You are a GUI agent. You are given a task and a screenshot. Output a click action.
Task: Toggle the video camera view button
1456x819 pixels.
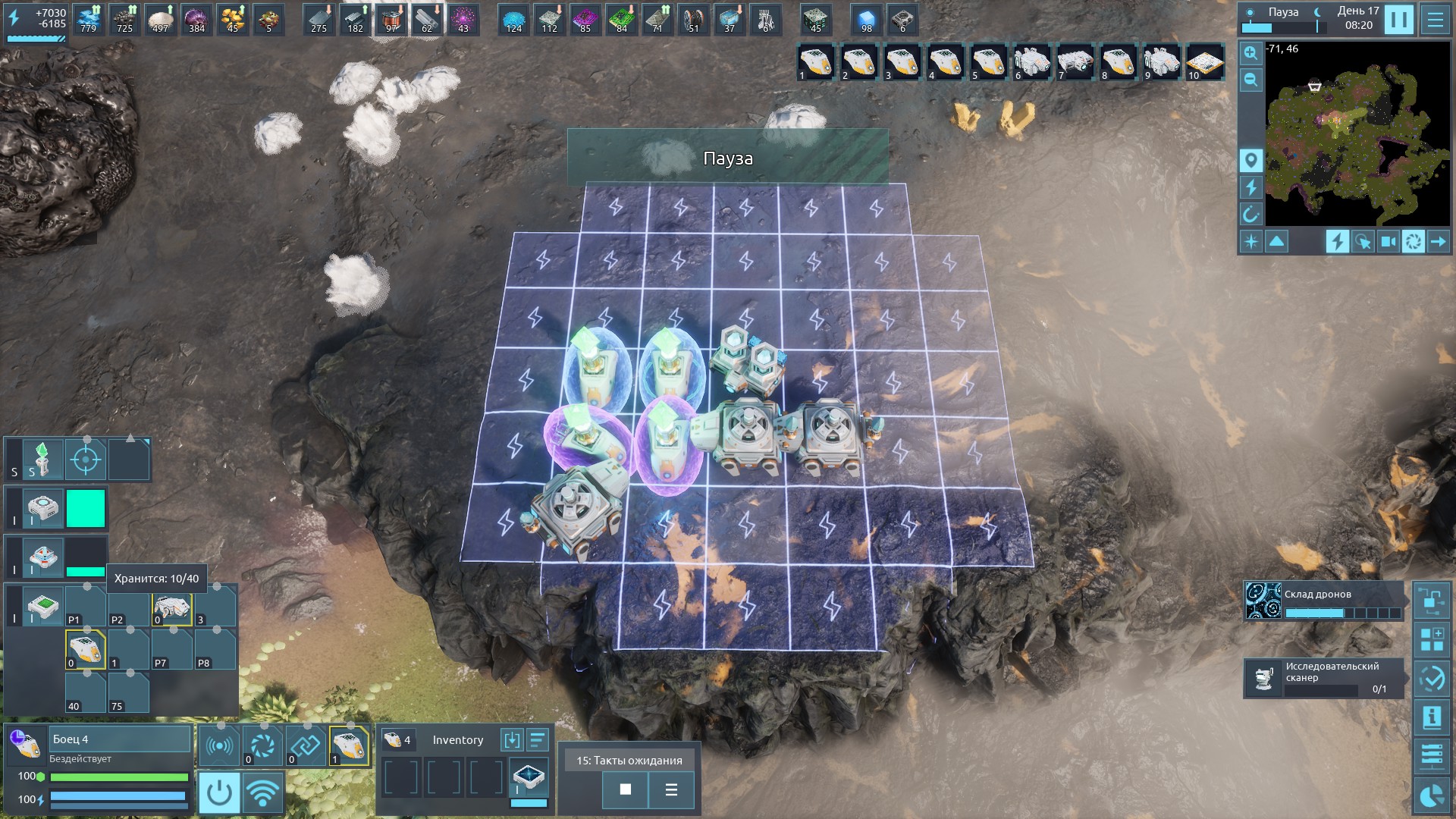click(x=1388, y=242)
